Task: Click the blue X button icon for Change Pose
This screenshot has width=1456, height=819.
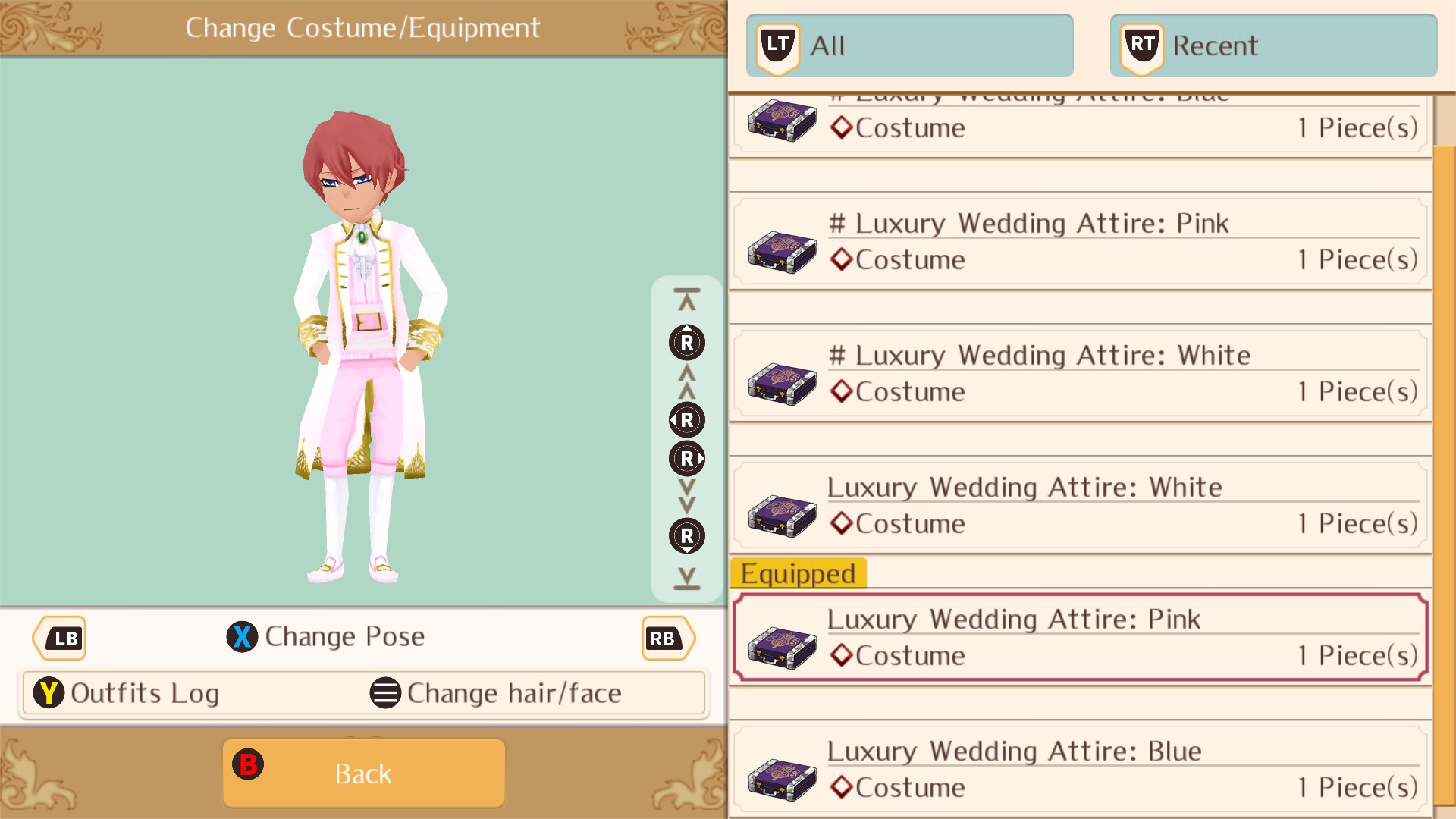Action: pyautogui.click(x=242, y=636)
